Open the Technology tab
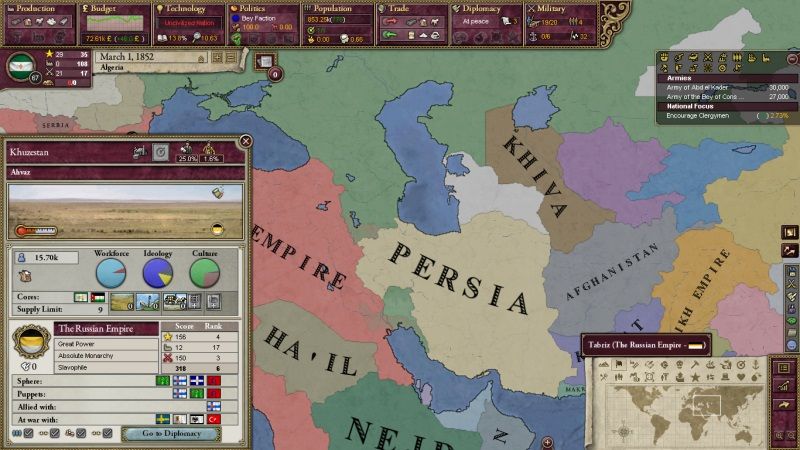Screen dimensions: 800x450 186,8
